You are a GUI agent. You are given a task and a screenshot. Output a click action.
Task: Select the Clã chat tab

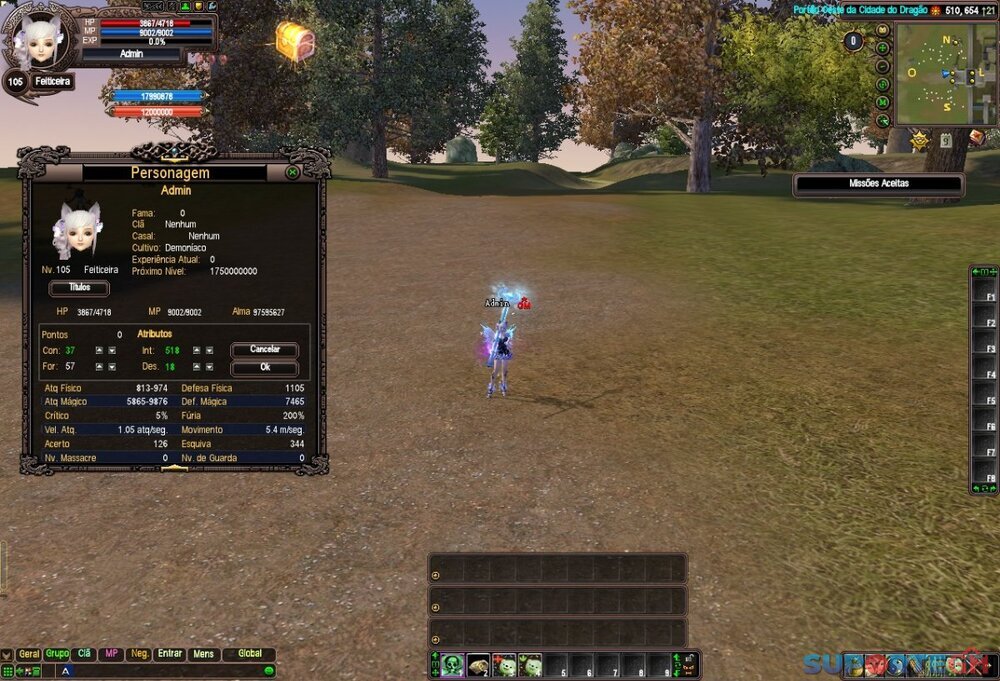(85, 654)
